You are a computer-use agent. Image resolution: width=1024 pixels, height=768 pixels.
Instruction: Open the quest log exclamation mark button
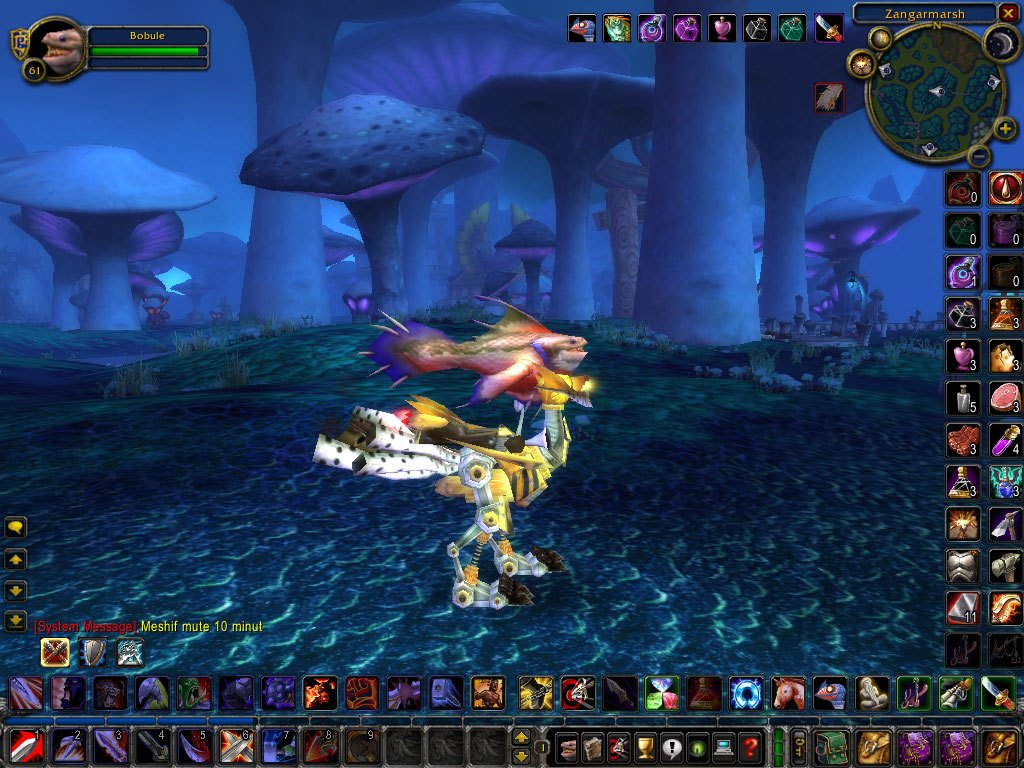[671, 746]
